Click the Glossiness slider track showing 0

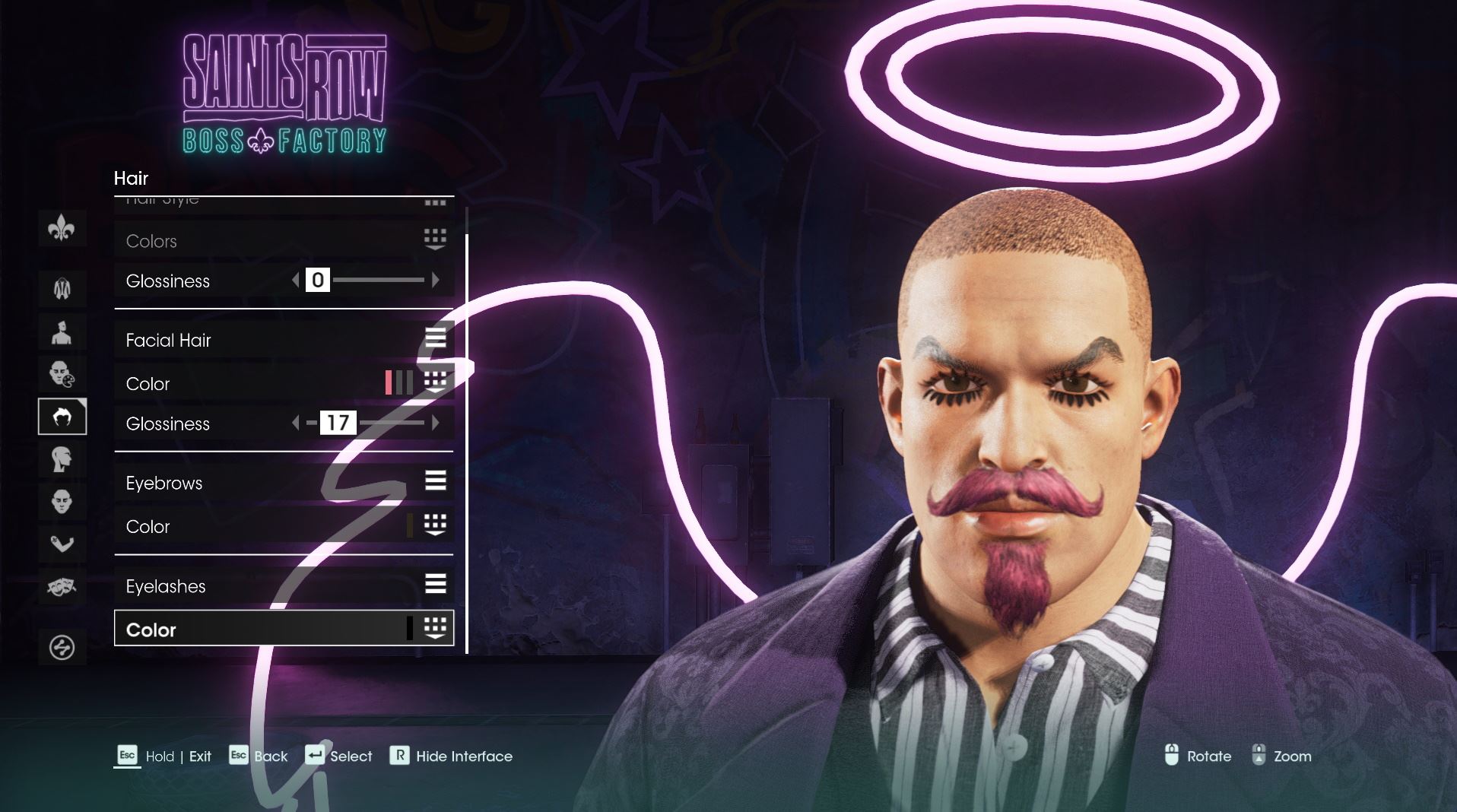[x=378, y=281]
